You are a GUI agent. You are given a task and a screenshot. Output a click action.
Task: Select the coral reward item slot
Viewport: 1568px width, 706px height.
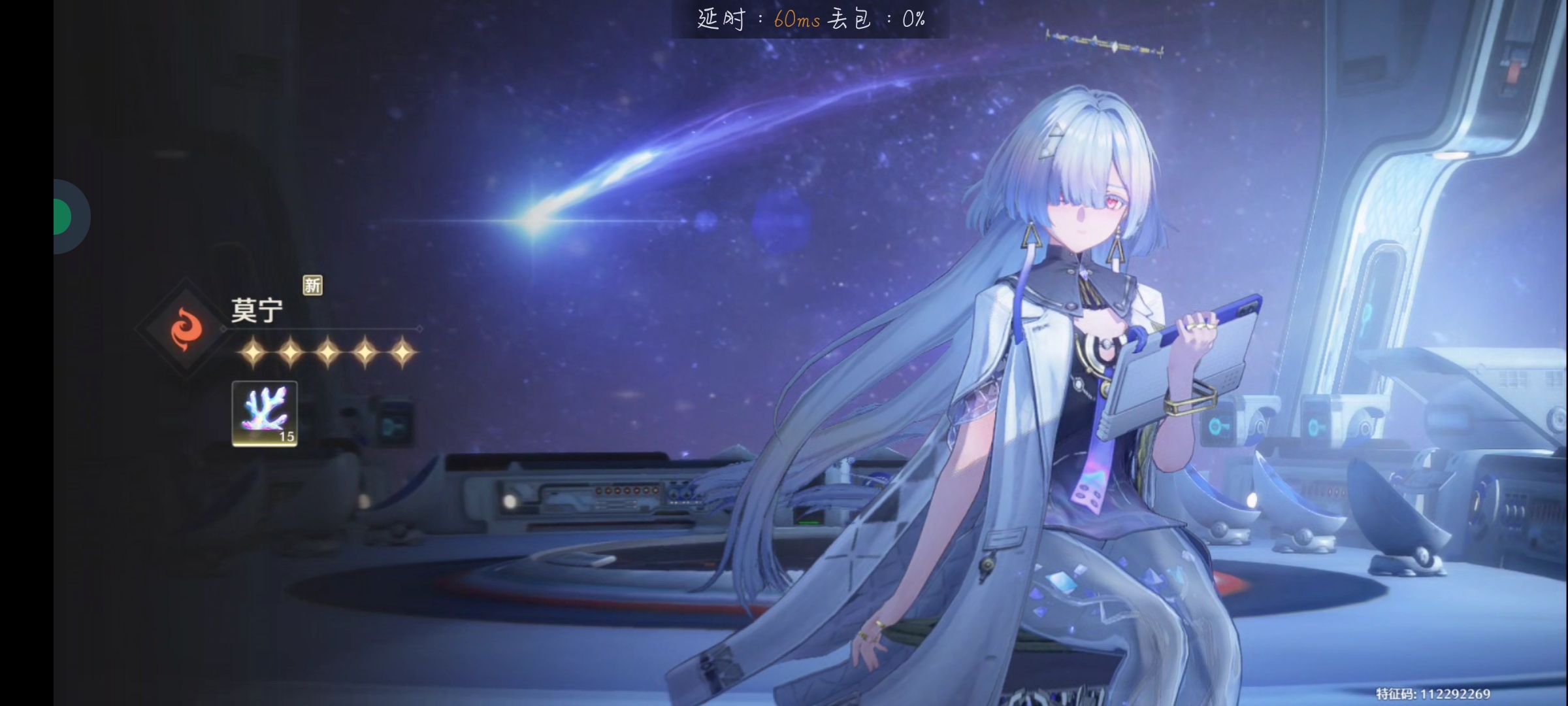click(x=265, y=413)
